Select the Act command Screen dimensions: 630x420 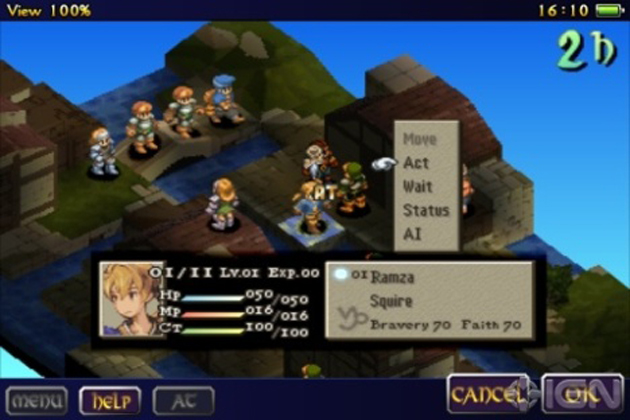click(416, 163)
